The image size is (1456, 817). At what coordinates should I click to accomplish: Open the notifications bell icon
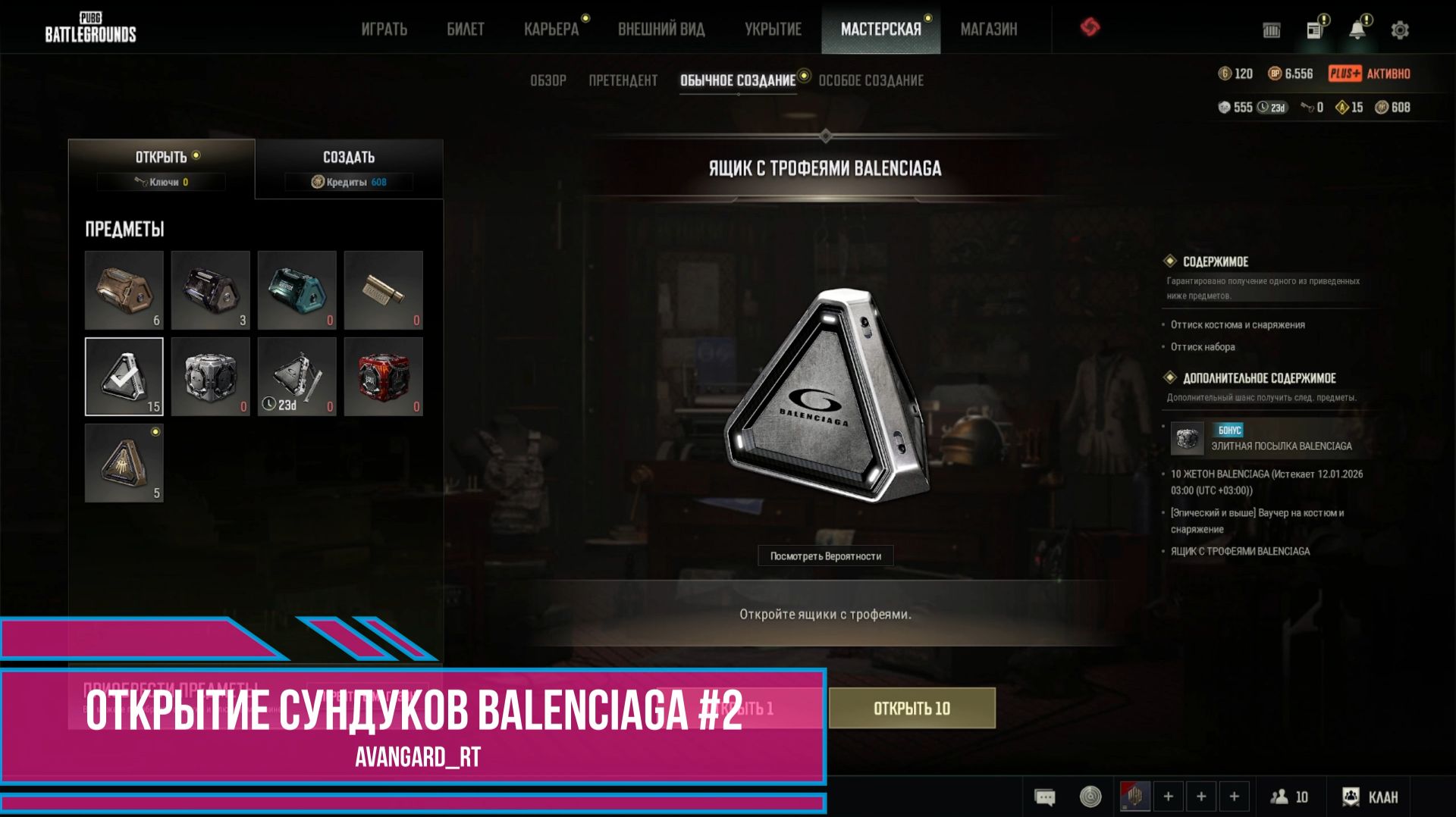(1357, 29)
